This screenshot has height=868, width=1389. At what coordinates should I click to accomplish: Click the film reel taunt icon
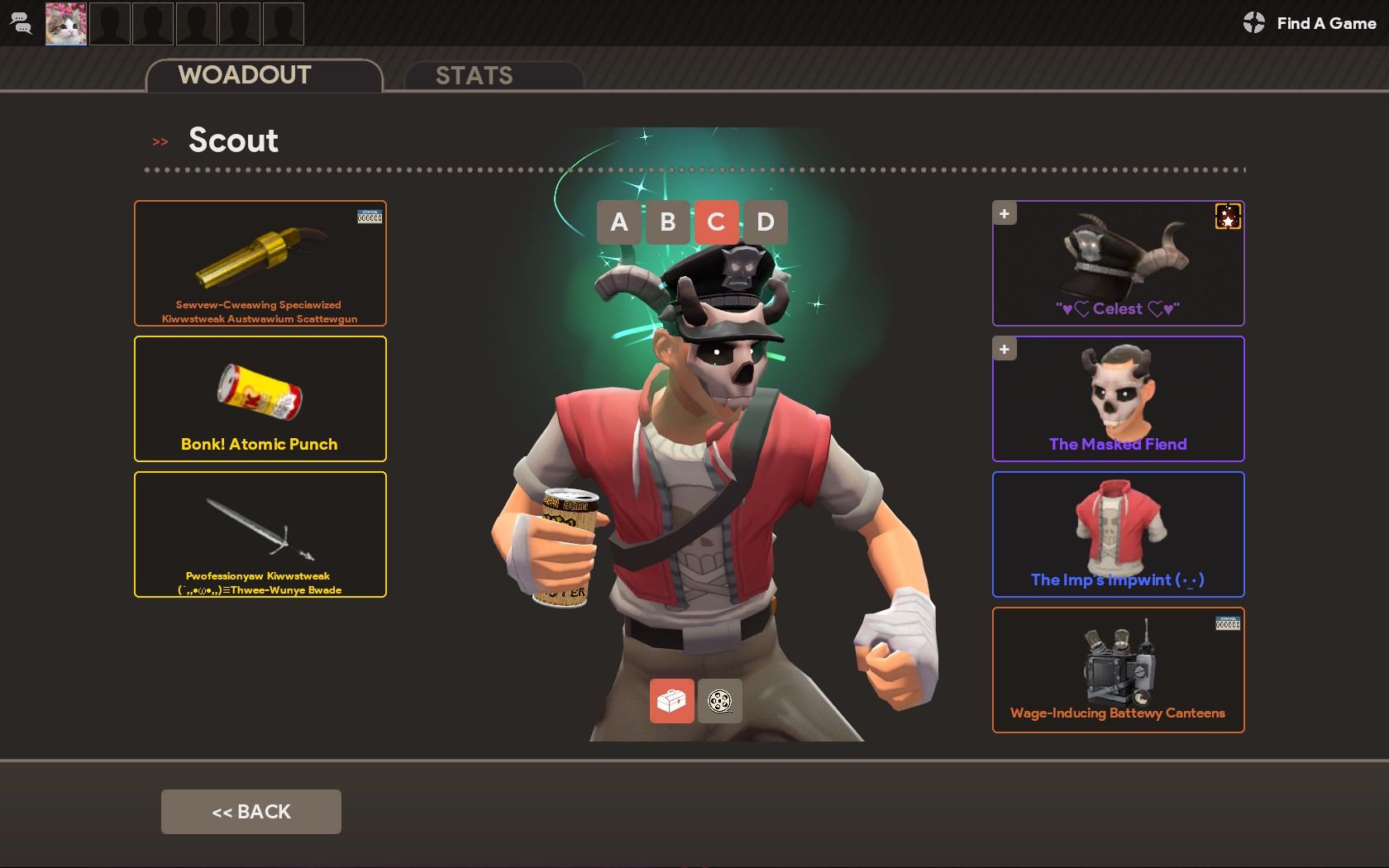719,701
